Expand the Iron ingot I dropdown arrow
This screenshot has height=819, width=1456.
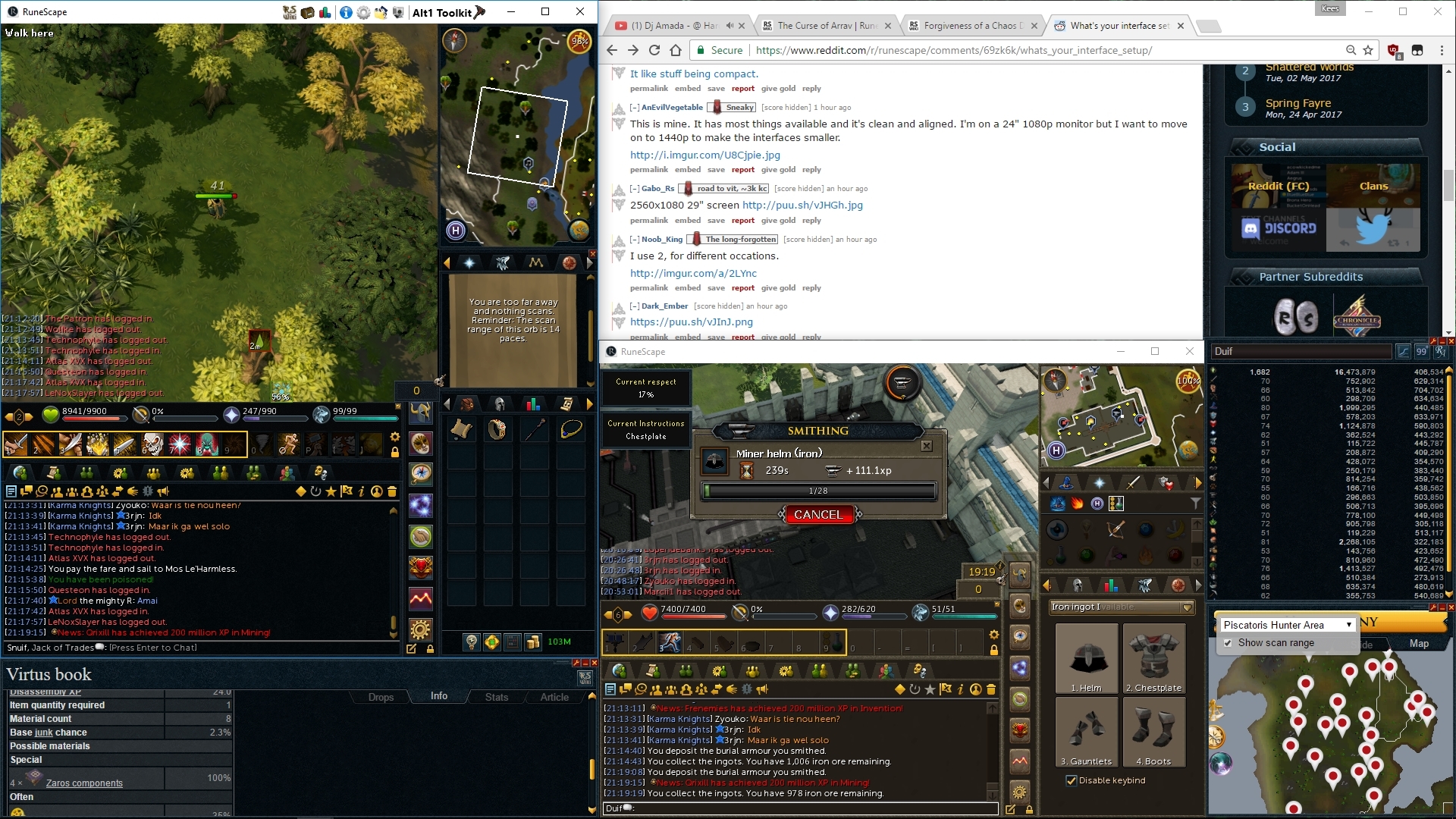1186,607
